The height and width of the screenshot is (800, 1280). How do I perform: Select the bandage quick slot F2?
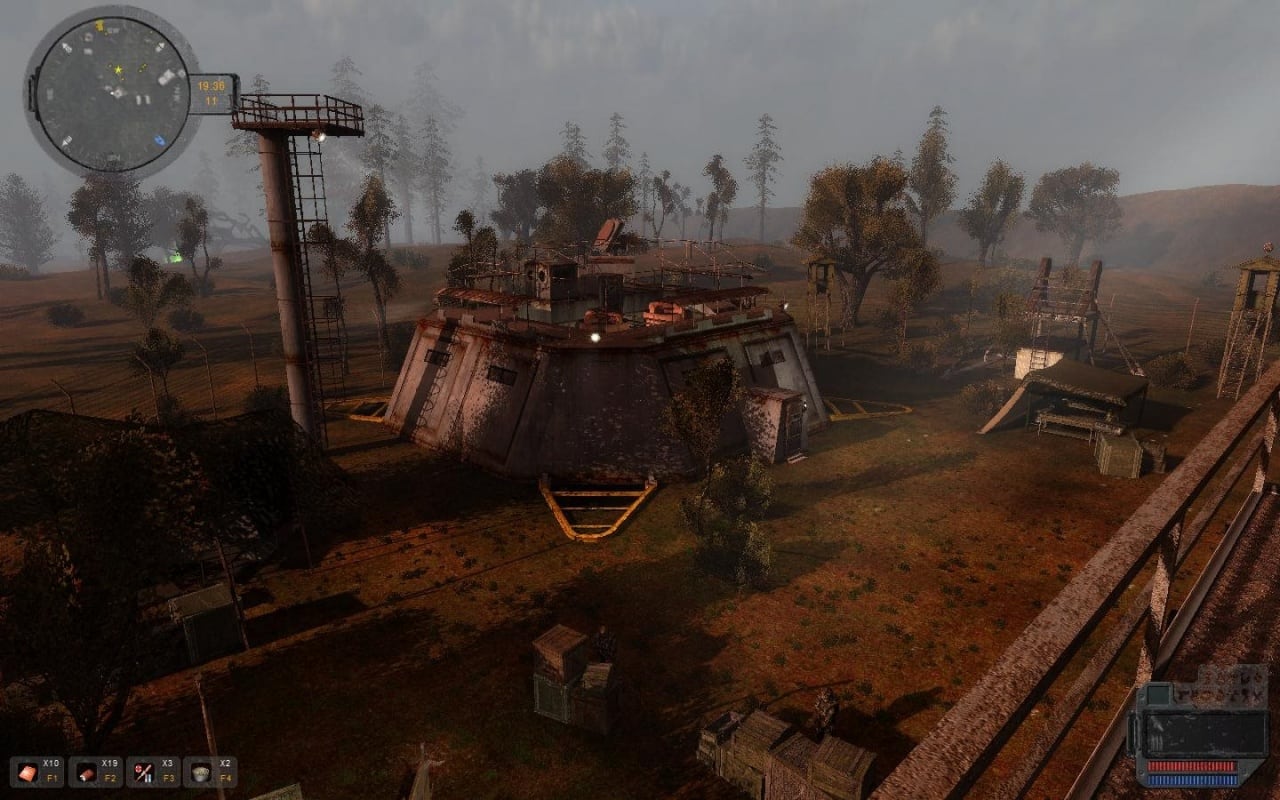pos(83,771)
